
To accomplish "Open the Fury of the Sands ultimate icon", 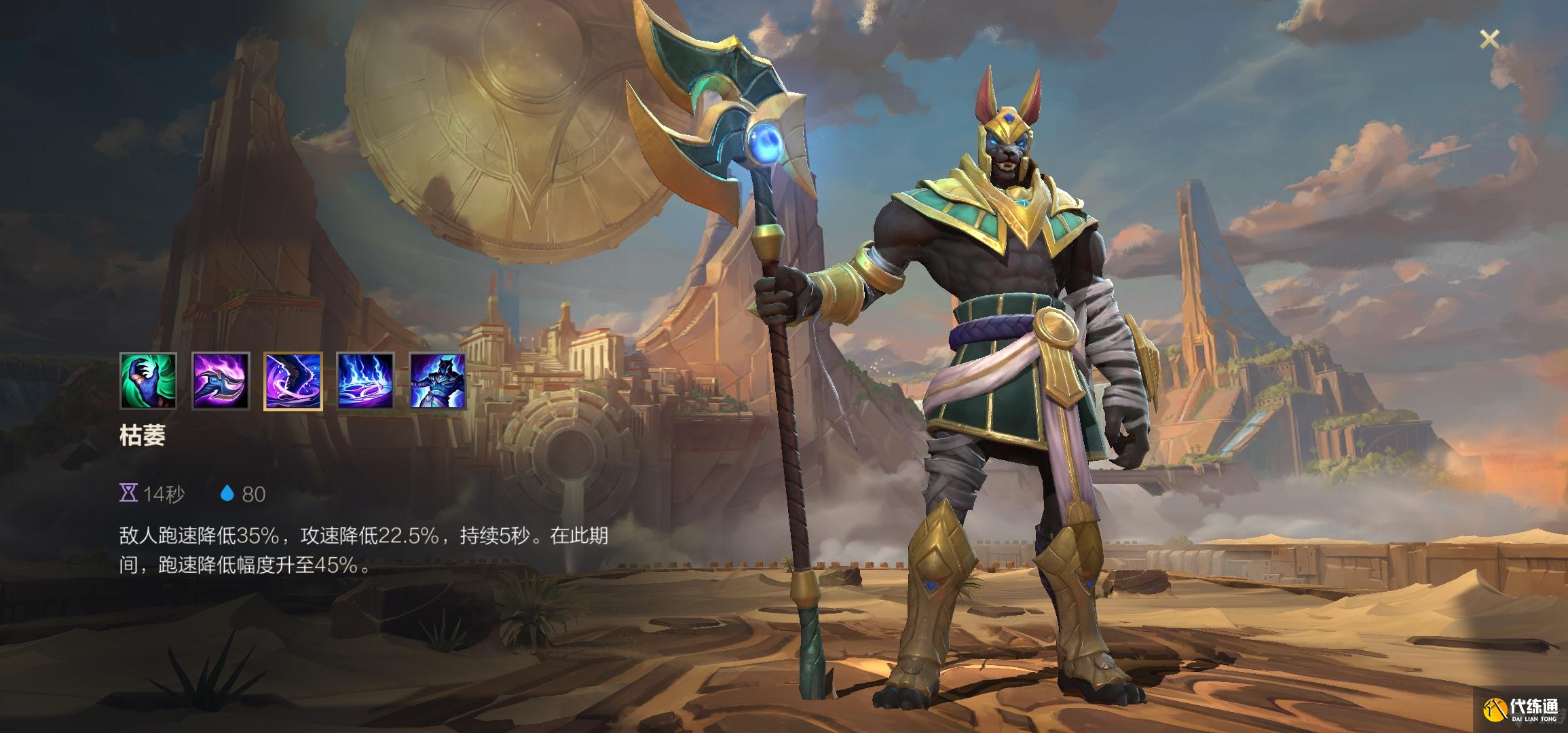I will click(438, 381).
